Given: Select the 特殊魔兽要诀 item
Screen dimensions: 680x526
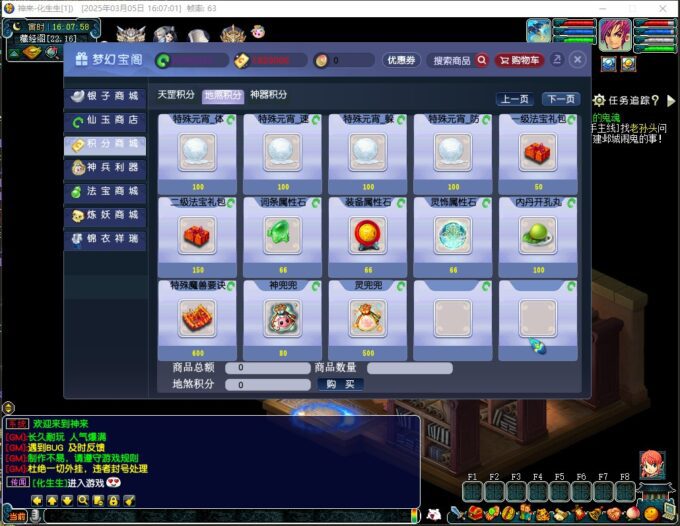Looking at the screenshot, I should 197,318.
